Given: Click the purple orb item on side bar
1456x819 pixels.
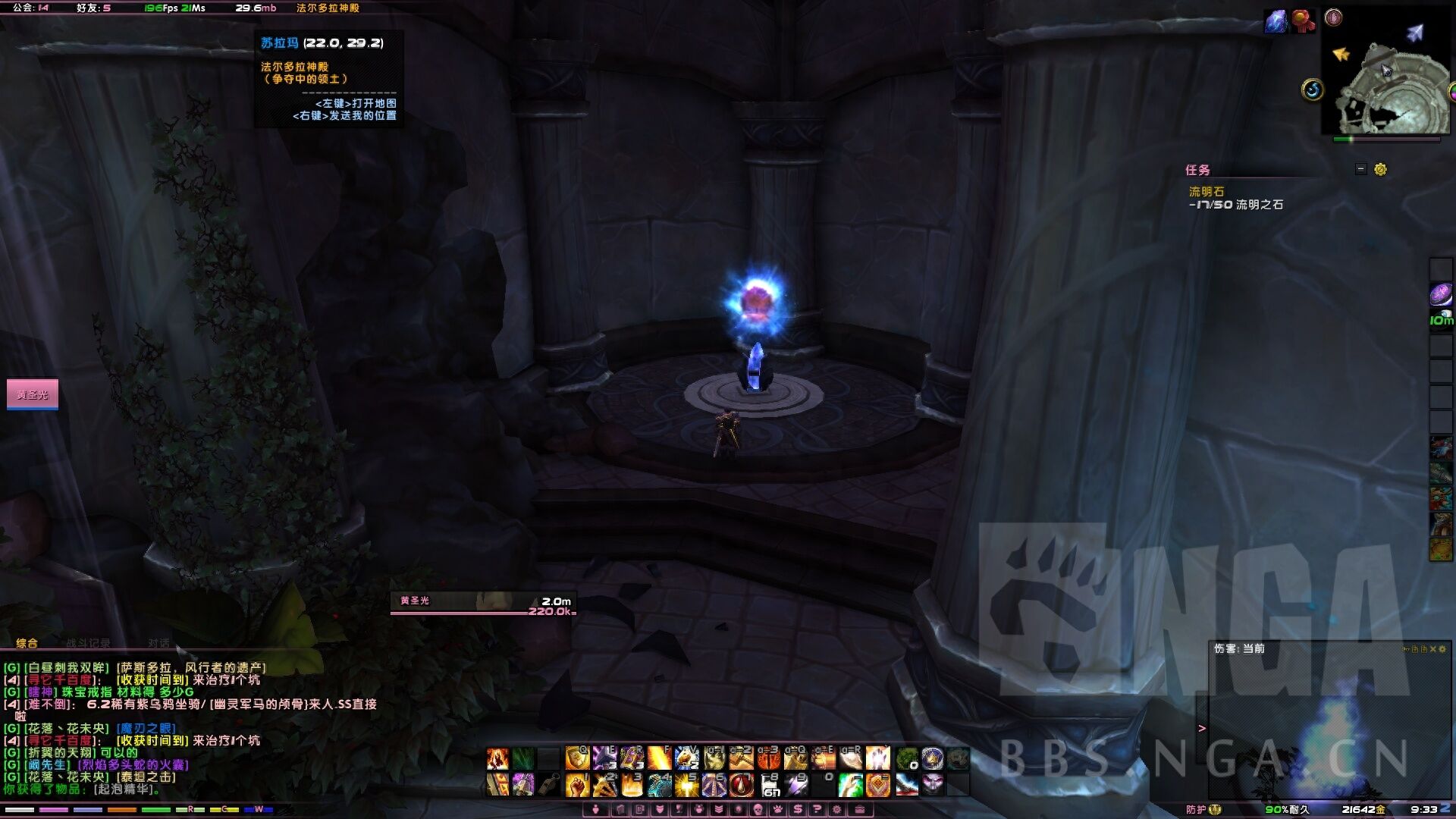Looking at the screenshot, I should click(1440, 294).
